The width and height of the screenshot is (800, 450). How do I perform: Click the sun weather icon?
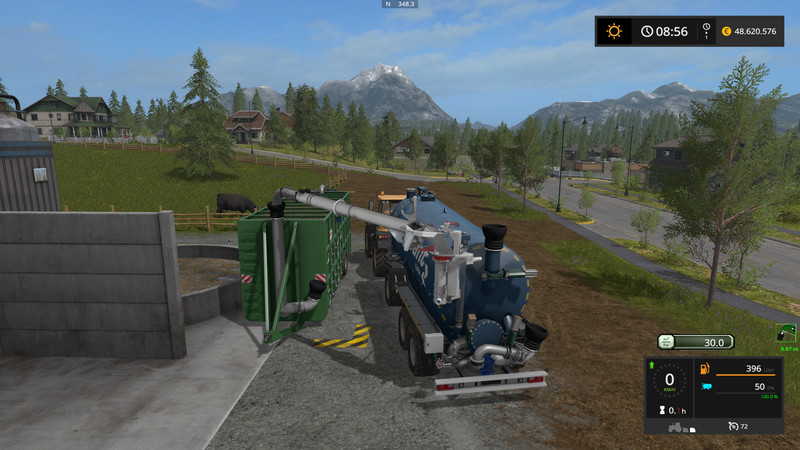(x=613, y=31)
